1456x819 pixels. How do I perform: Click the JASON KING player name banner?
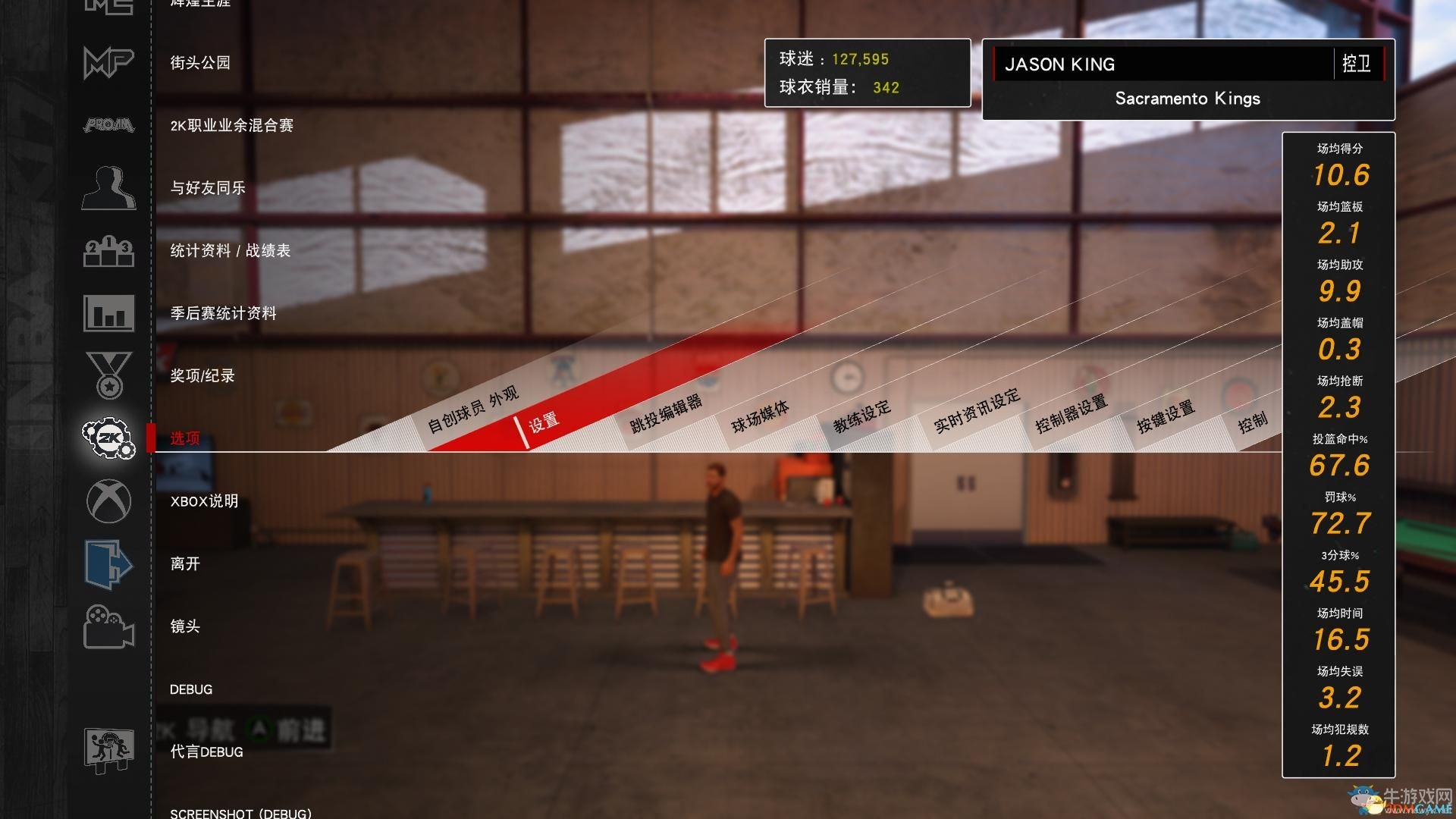(1060, 64)
